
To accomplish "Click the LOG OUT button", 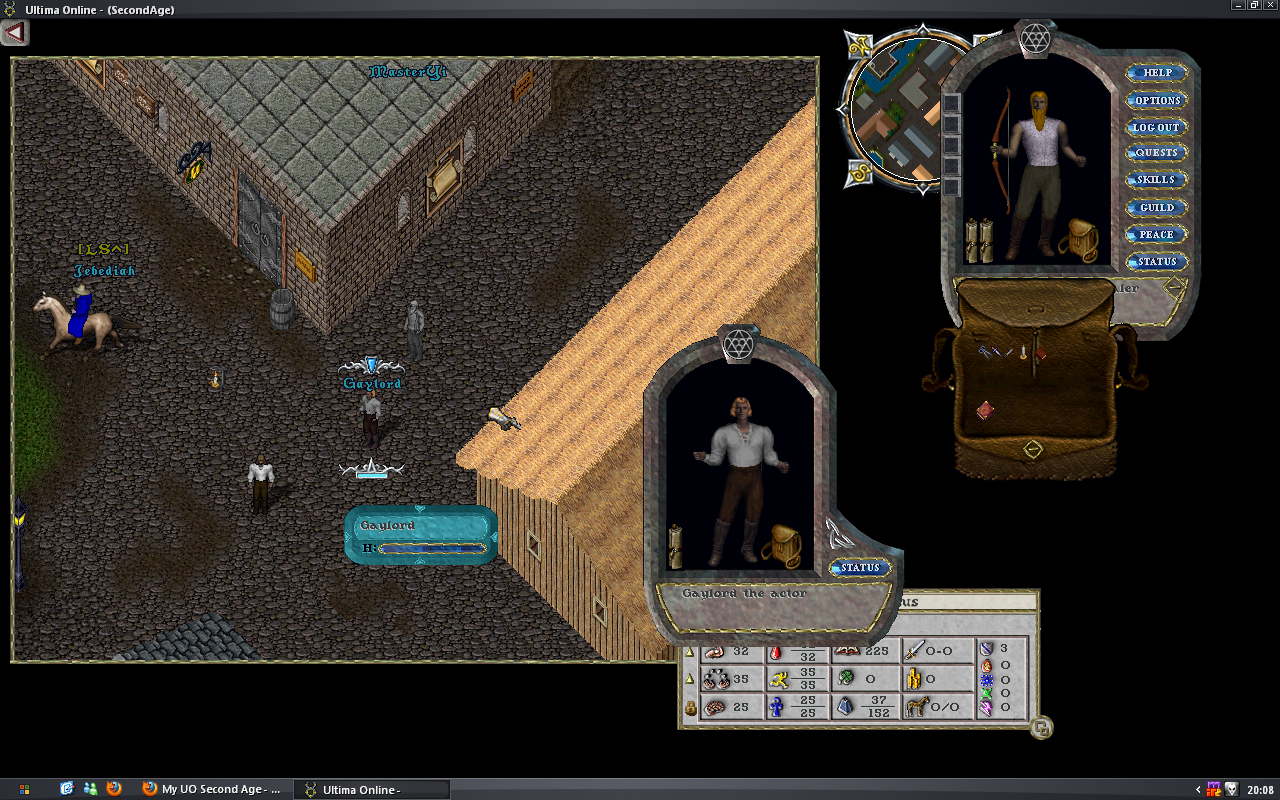I will [x=1157, y=127].
